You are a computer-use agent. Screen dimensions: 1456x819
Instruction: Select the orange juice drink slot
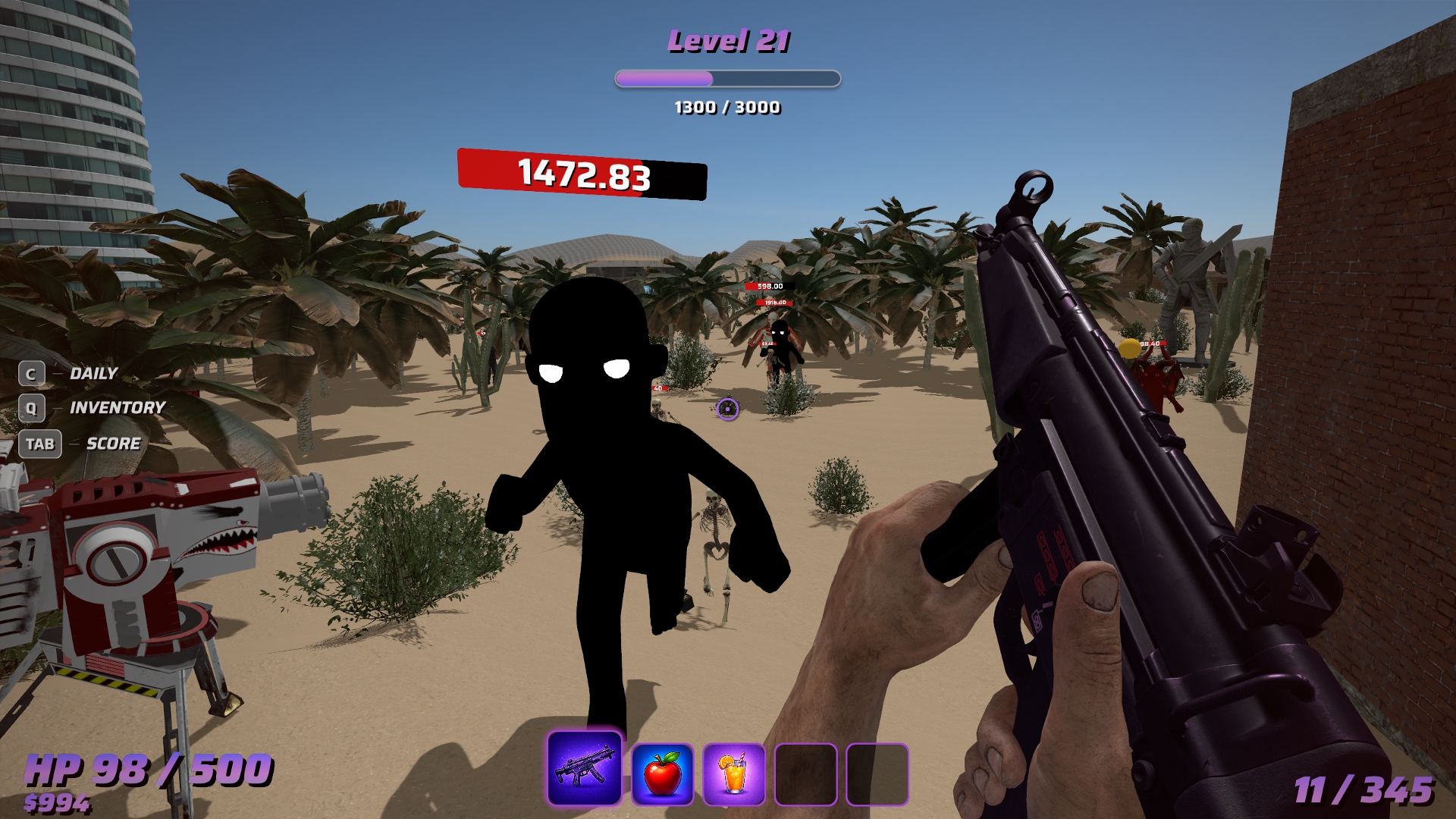tap(733, 773)
